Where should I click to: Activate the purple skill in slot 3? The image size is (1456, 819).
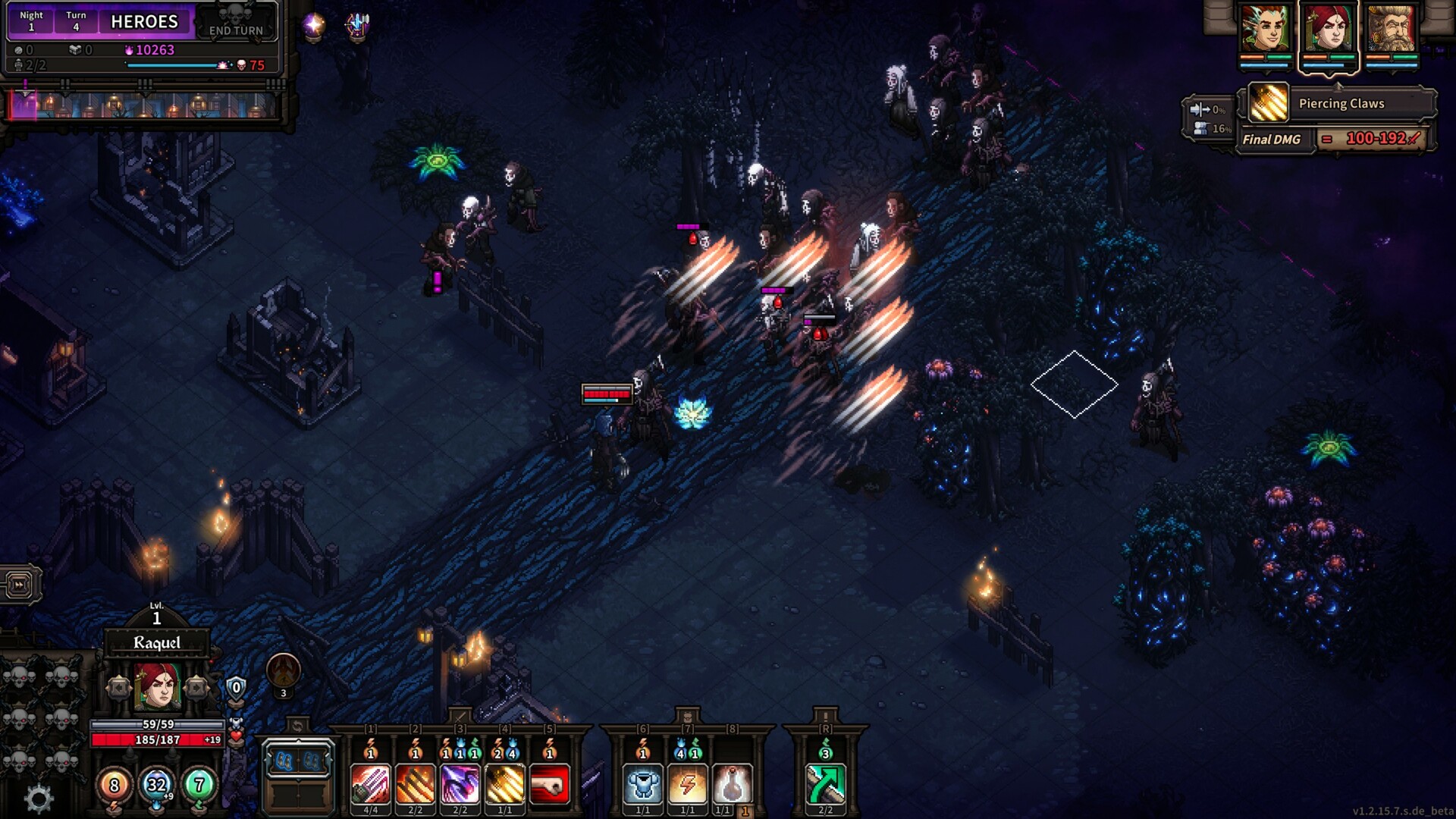click(x=459, y=783)
